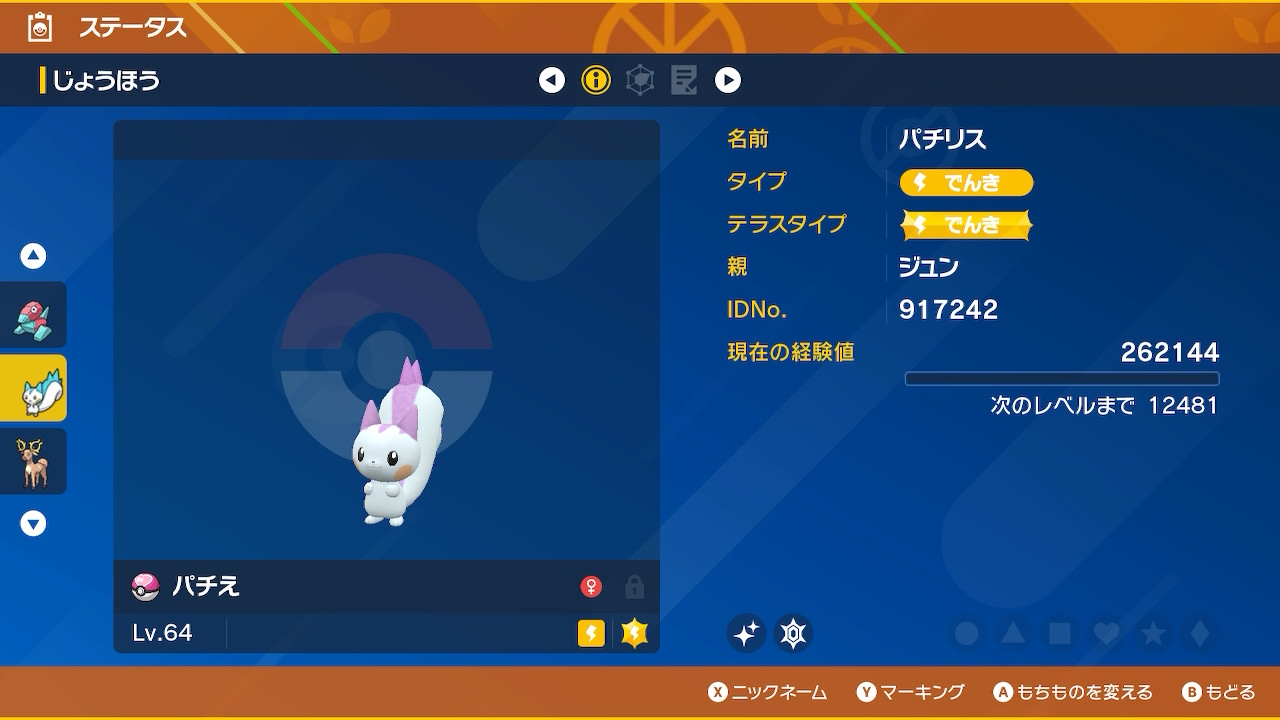This screenshot has width=1280, height=720.
Task: Toggle the triangle marking
Action: click(1013, 633)
